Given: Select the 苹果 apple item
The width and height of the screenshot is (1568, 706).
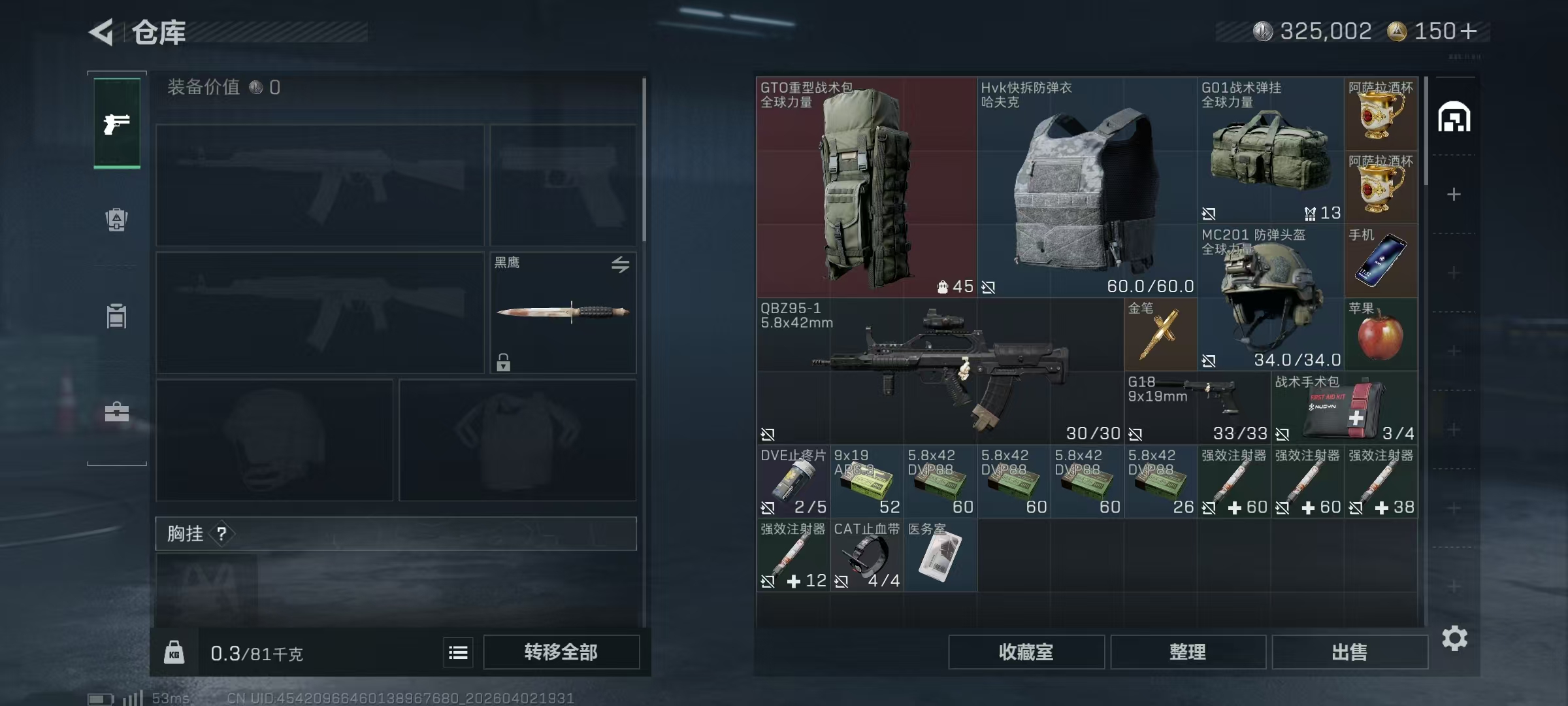Looking at the screenshot, I should (1380, 335).
